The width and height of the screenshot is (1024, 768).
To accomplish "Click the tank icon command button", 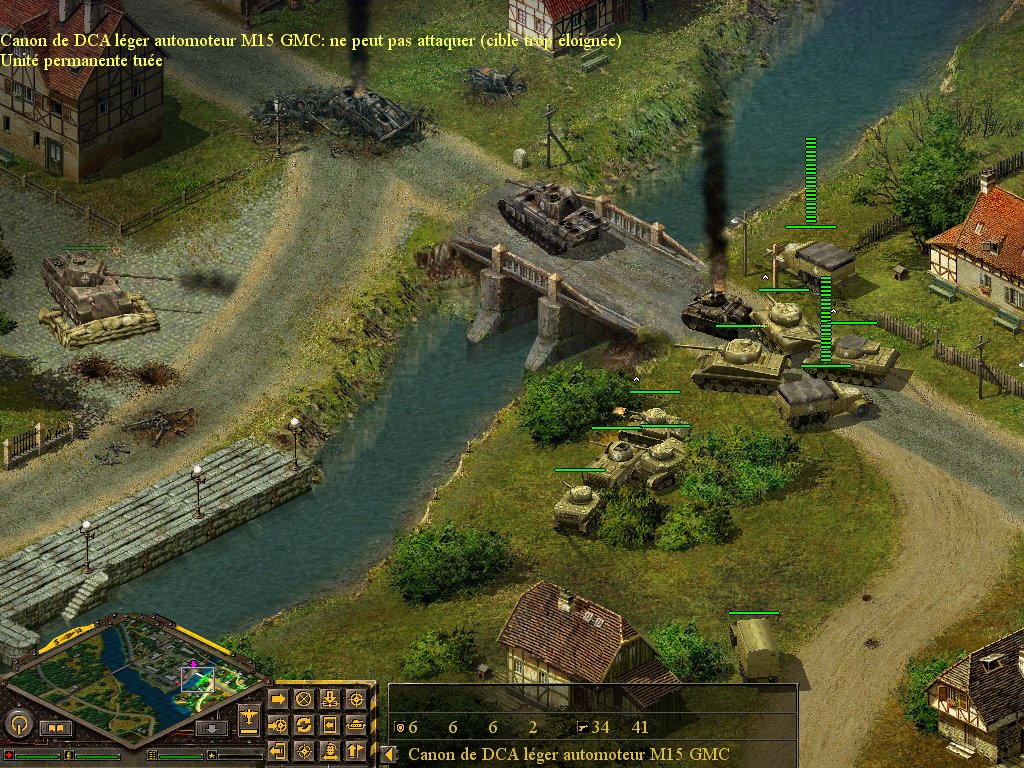I will (355, 724).
